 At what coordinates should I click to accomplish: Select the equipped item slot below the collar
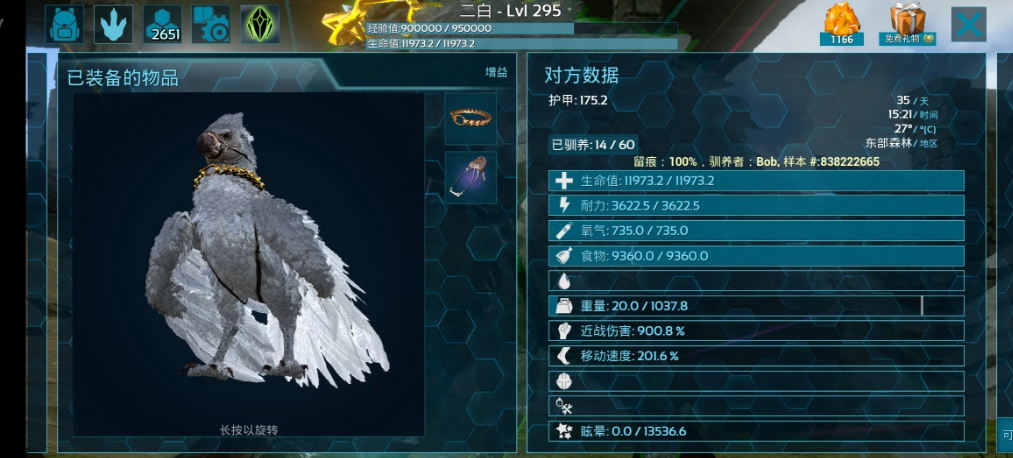click(470, 177)
